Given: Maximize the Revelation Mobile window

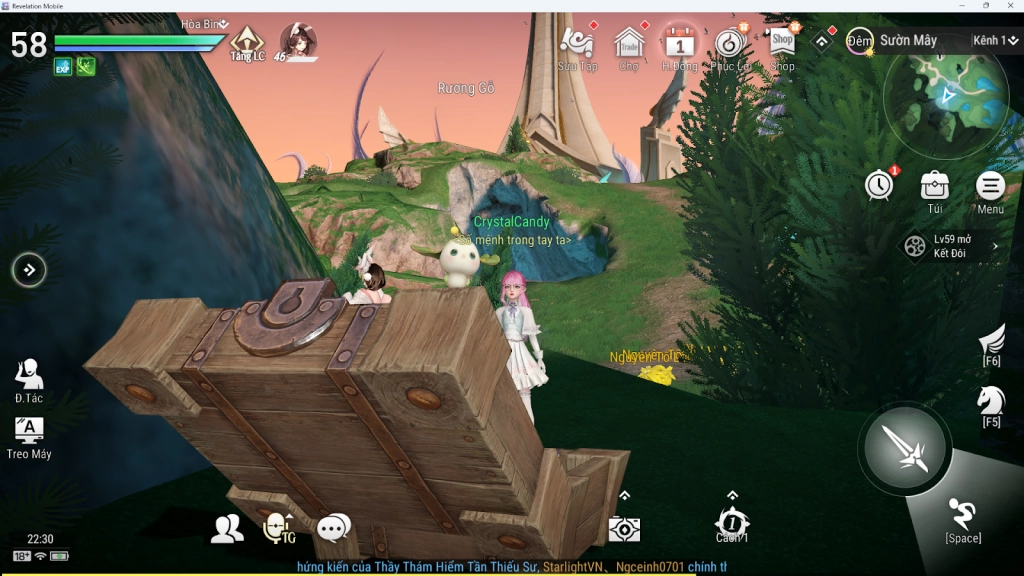Looking at the screenshot, I should (986, 5).
